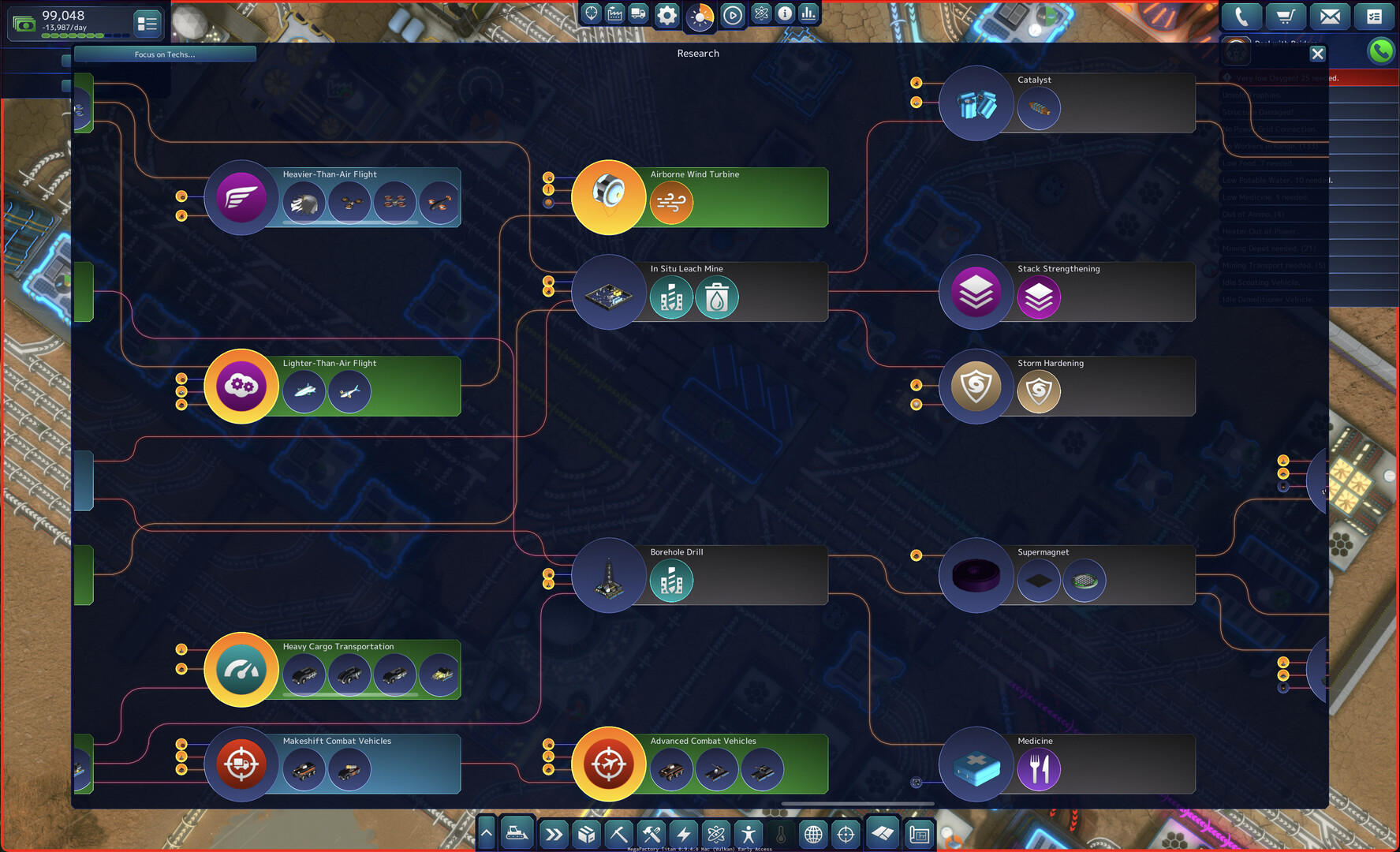Image resolution: width=1400 pixels, height=852 pixels.
Task: Toggle the worker figure overlay icon
Action: pos(748,833)
